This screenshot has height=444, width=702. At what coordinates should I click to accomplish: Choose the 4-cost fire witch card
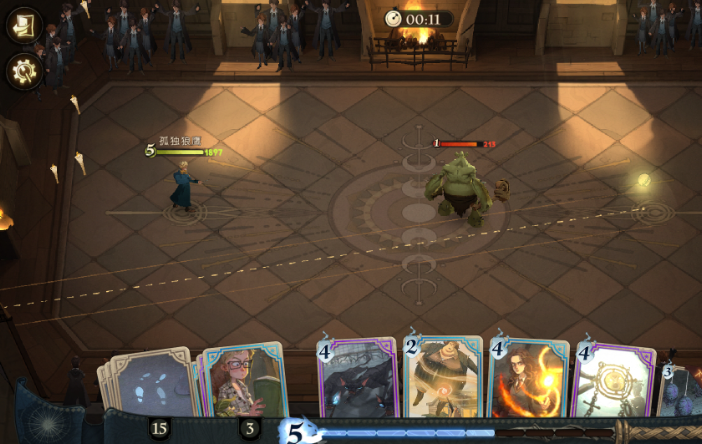click(x=529, y=381)
